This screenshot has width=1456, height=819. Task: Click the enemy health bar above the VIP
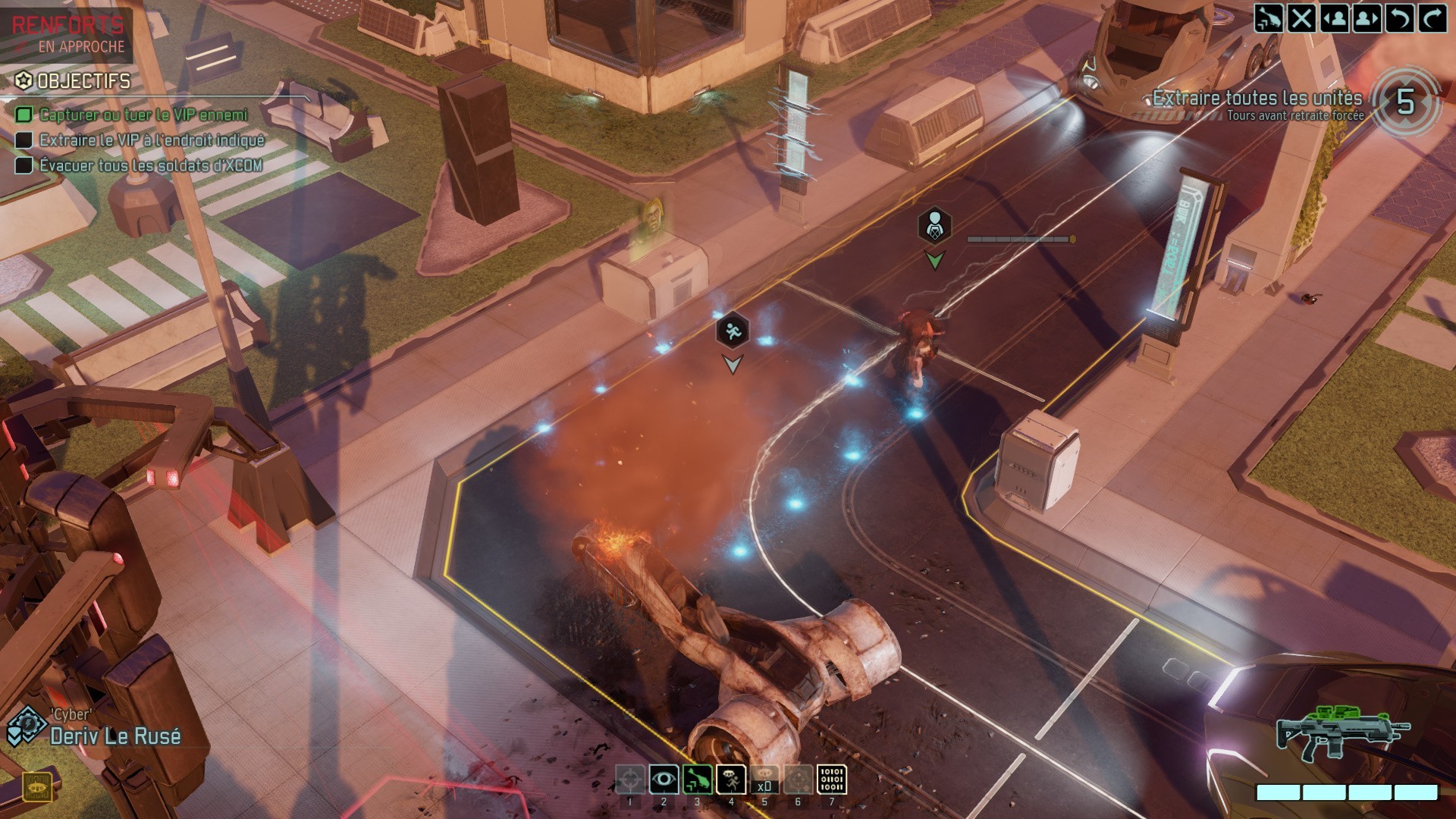pos(1019,237)
